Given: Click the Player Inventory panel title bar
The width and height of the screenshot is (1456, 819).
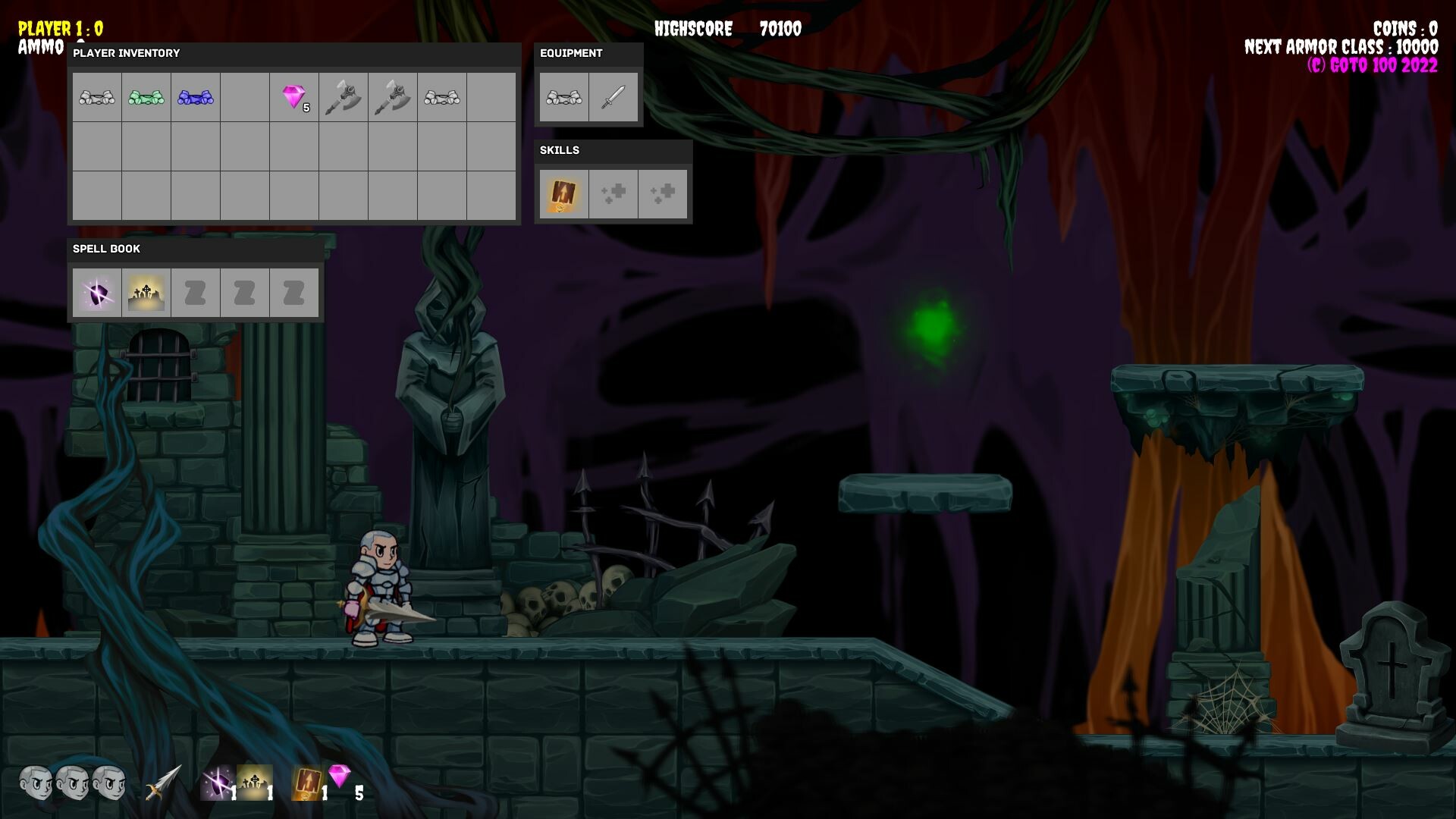Looking at the screenshot, I should click(x=126, y=53).
